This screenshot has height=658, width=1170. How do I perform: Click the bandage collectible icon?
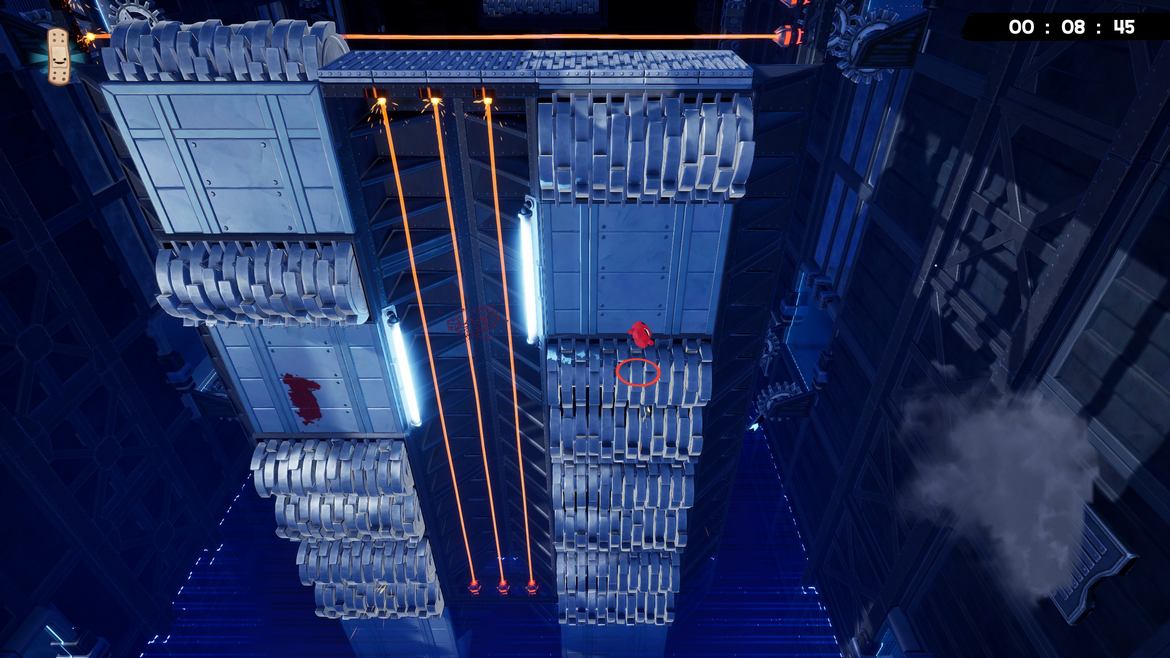coord(59,56)
